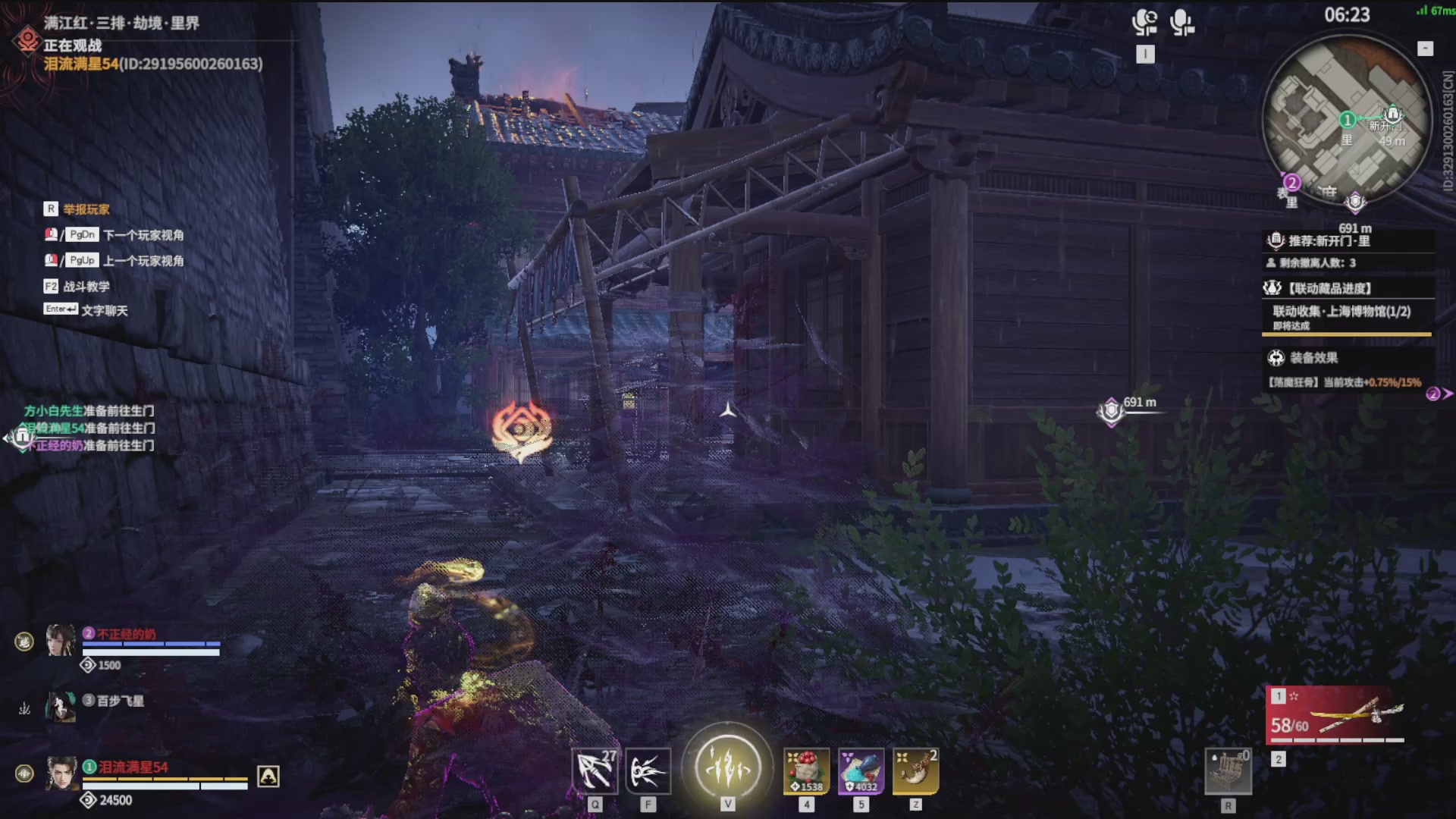Use the F slot energy blast skill
This screenshot has height=819, width=1456.
648,771
